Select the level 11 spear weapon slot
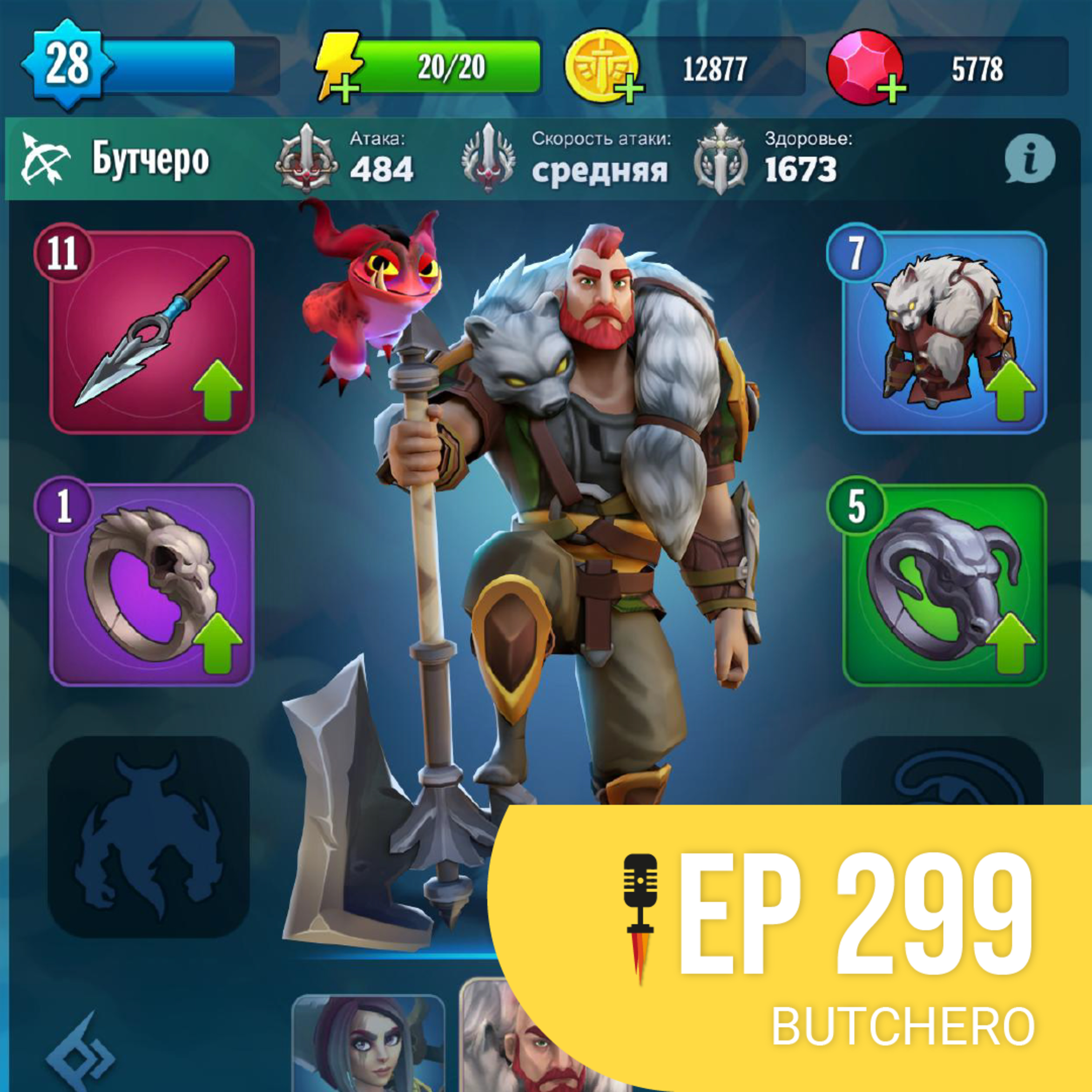Viewport: 1092px width, 1092px height. pyautogui.click(x=151, y=332)
